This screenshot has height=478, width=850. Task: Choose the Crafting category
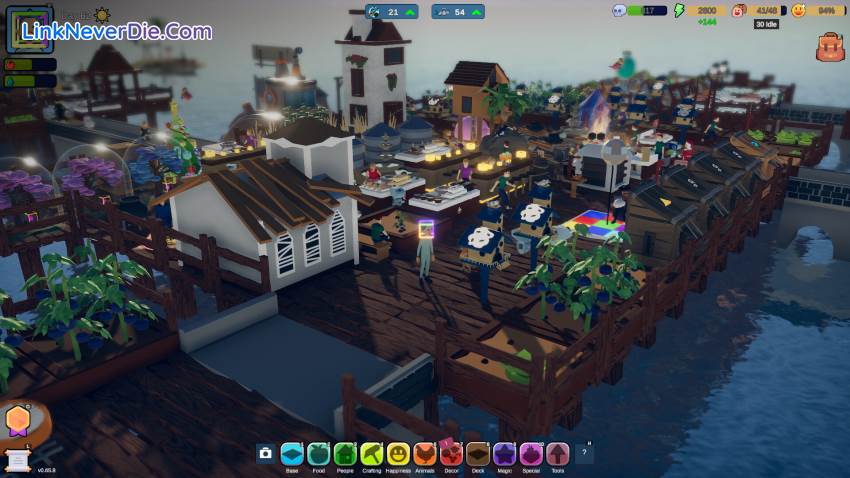point(372,454)
